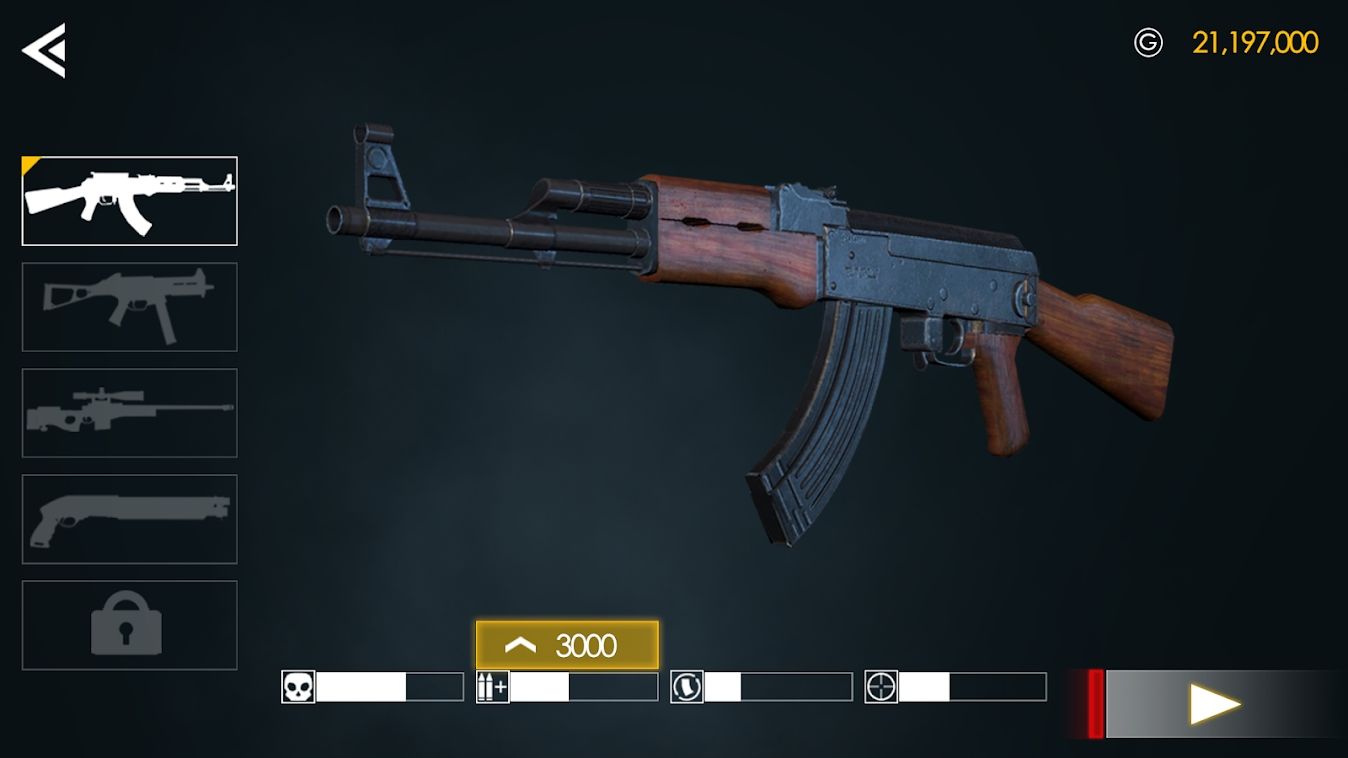Choose the sniper rifle from the sidebar
Image resolution: width=1348 pixels, height=758 pixels.
[129, 412]
